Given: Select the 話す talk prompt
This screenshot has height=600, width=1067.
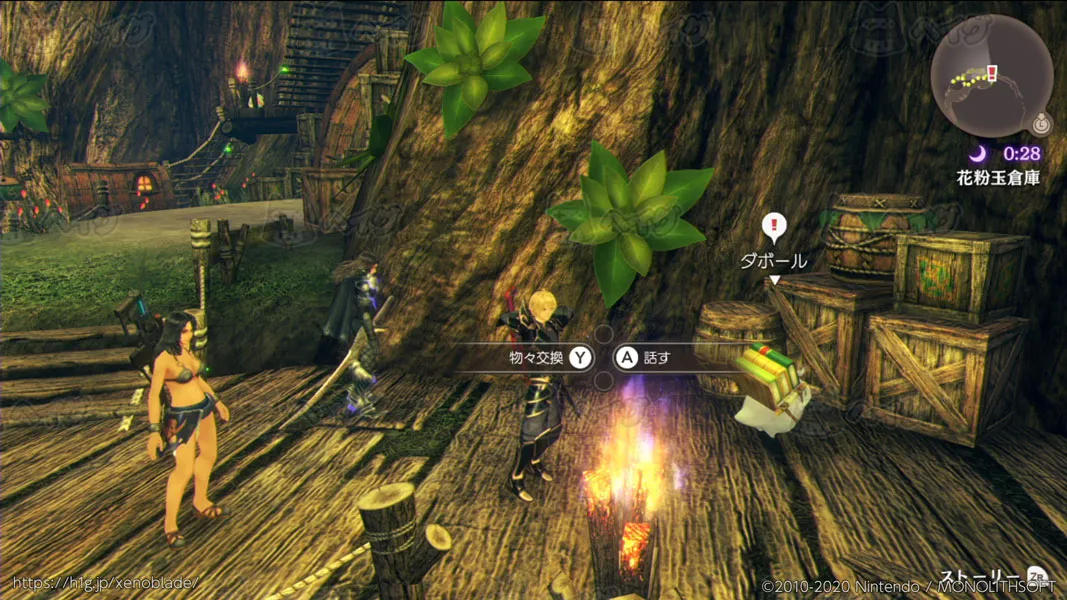Looking at the screenshot, I should tap(644, 357).
